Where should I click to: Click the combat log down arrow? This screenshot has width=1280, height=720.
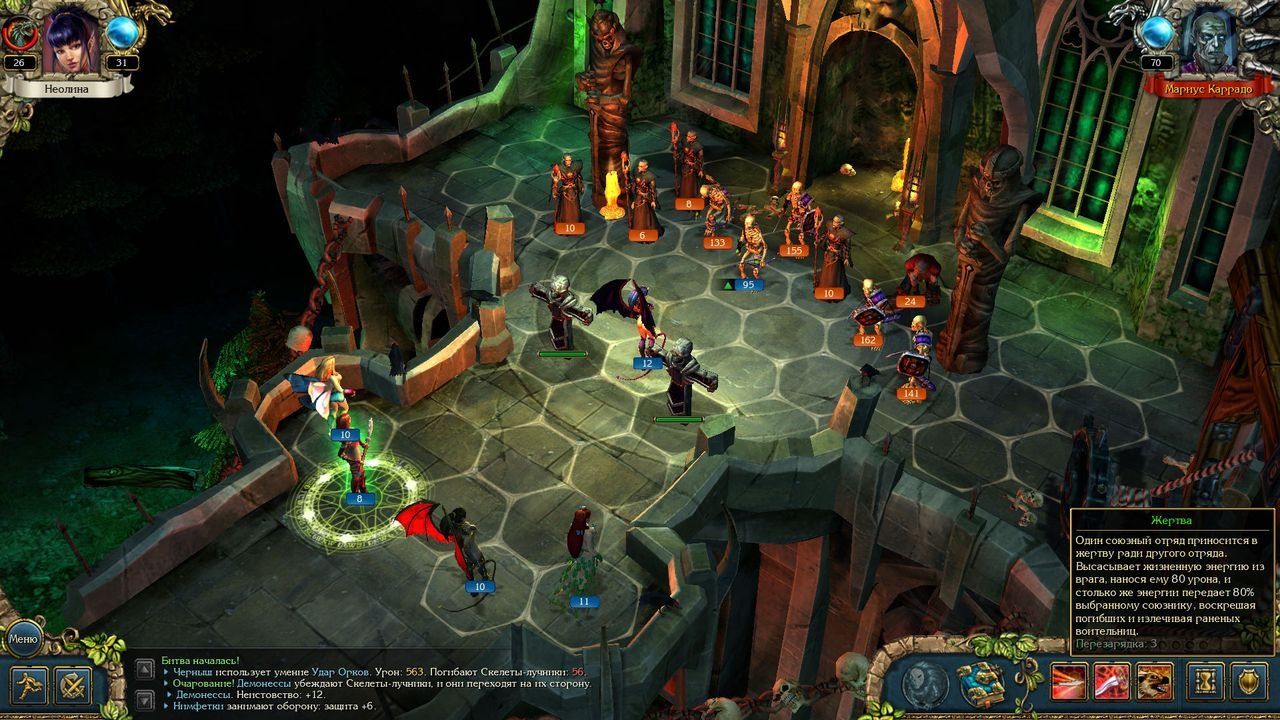pos(145,699)
